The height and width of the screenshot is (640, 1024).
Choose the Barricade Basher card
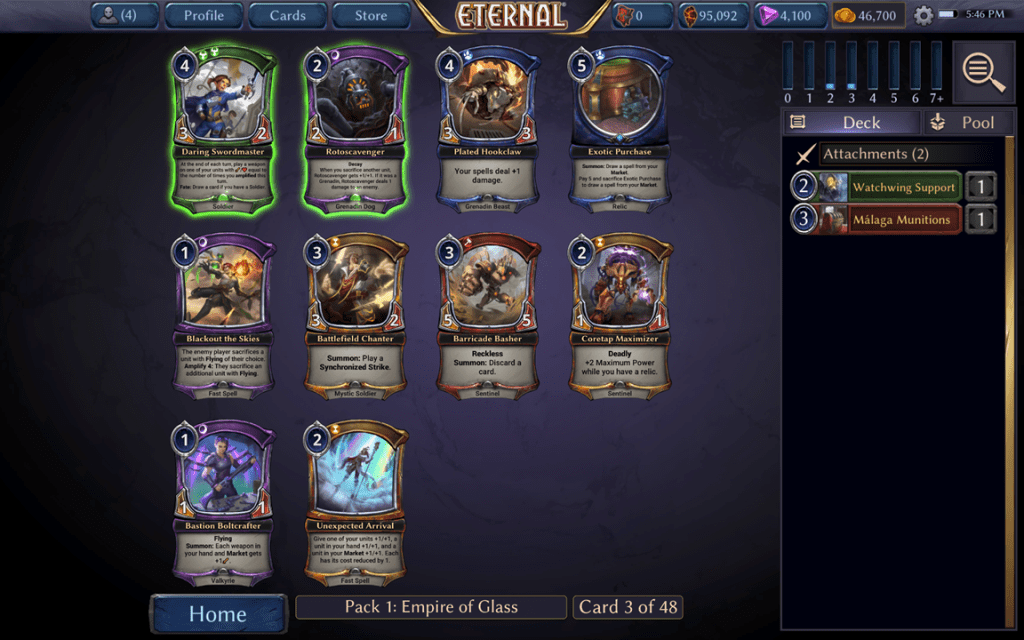point(490,314)
